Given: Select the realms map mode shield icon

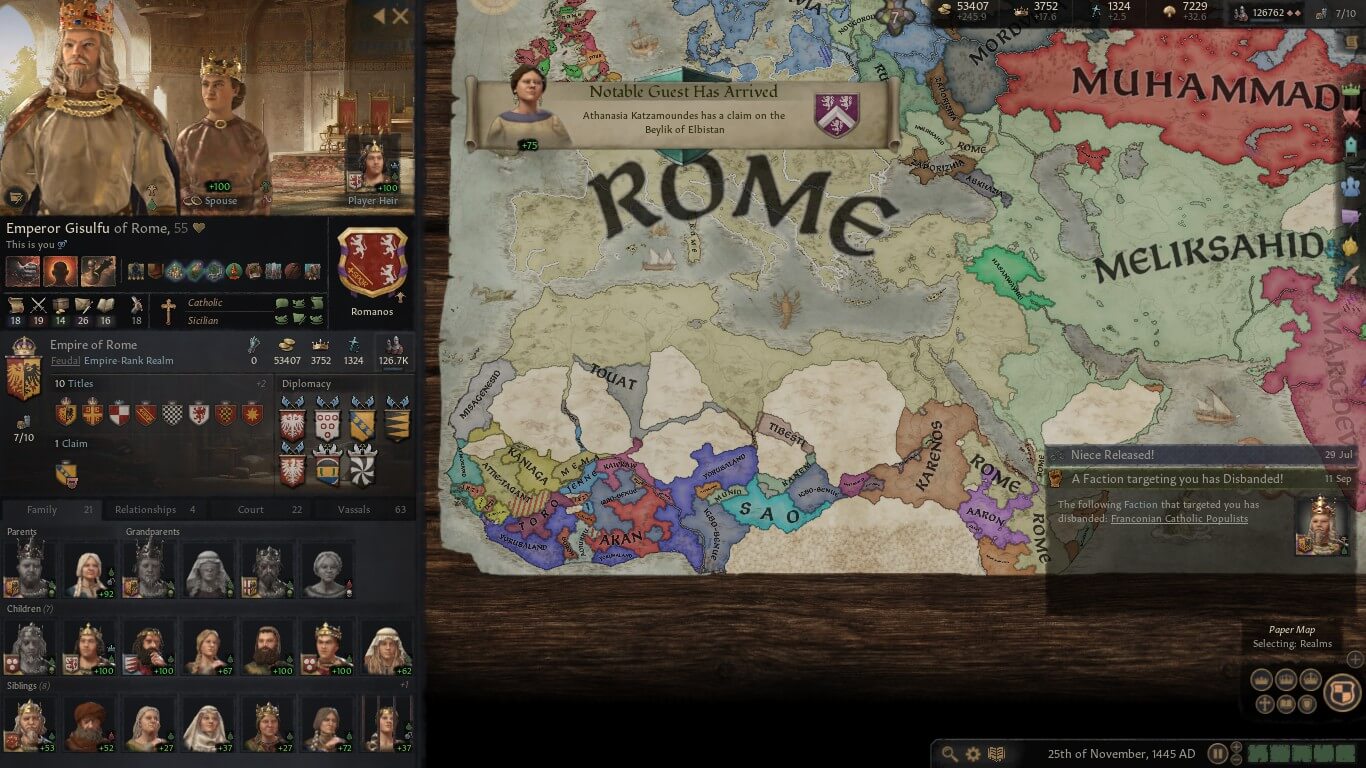Looking at the screenshot, I should (1340, 693).
